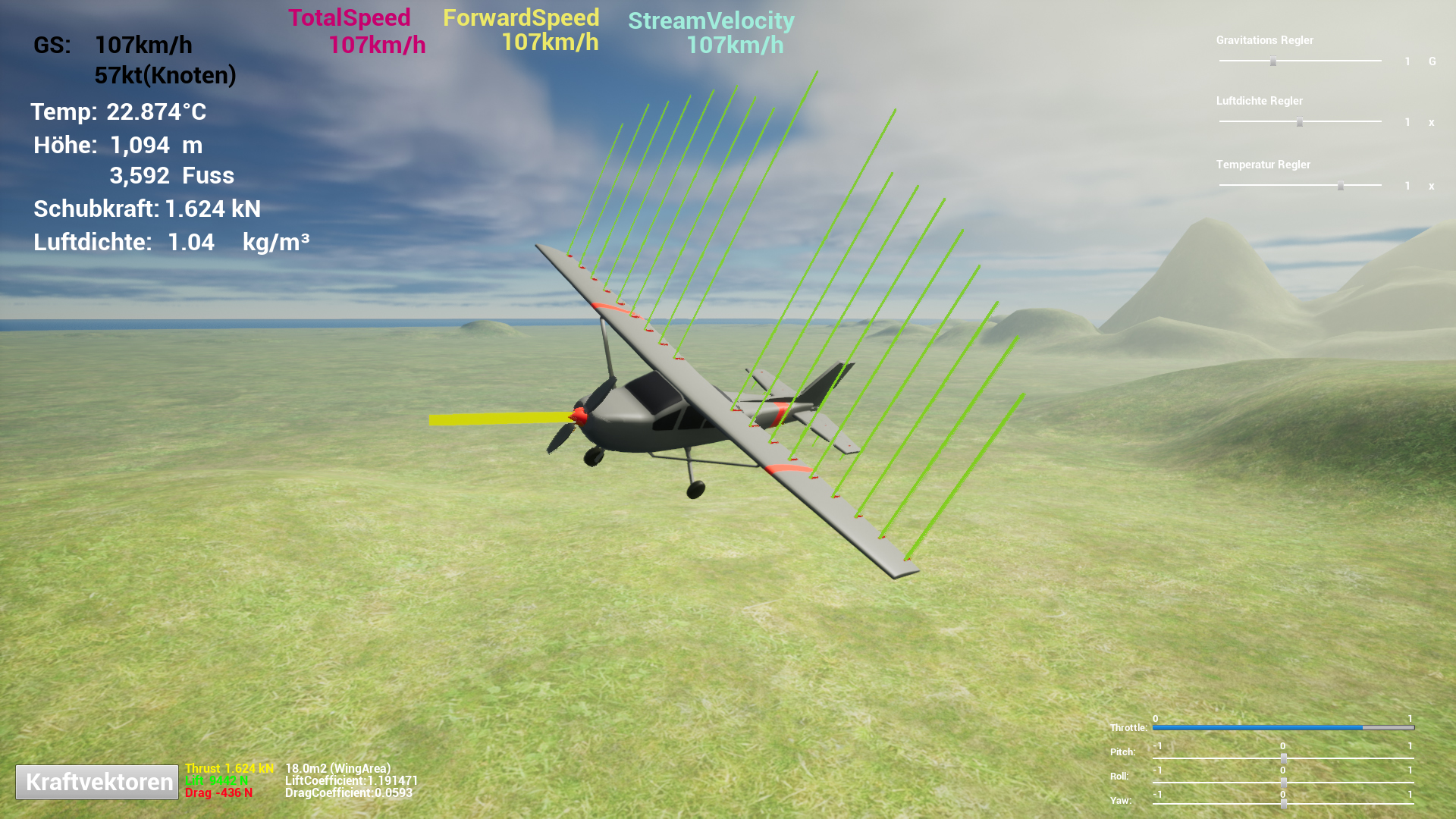This screenshot has height=819, width=1456.
Task: Click the Temp 22.874°C readout
Action: click(x=120, y=111)
